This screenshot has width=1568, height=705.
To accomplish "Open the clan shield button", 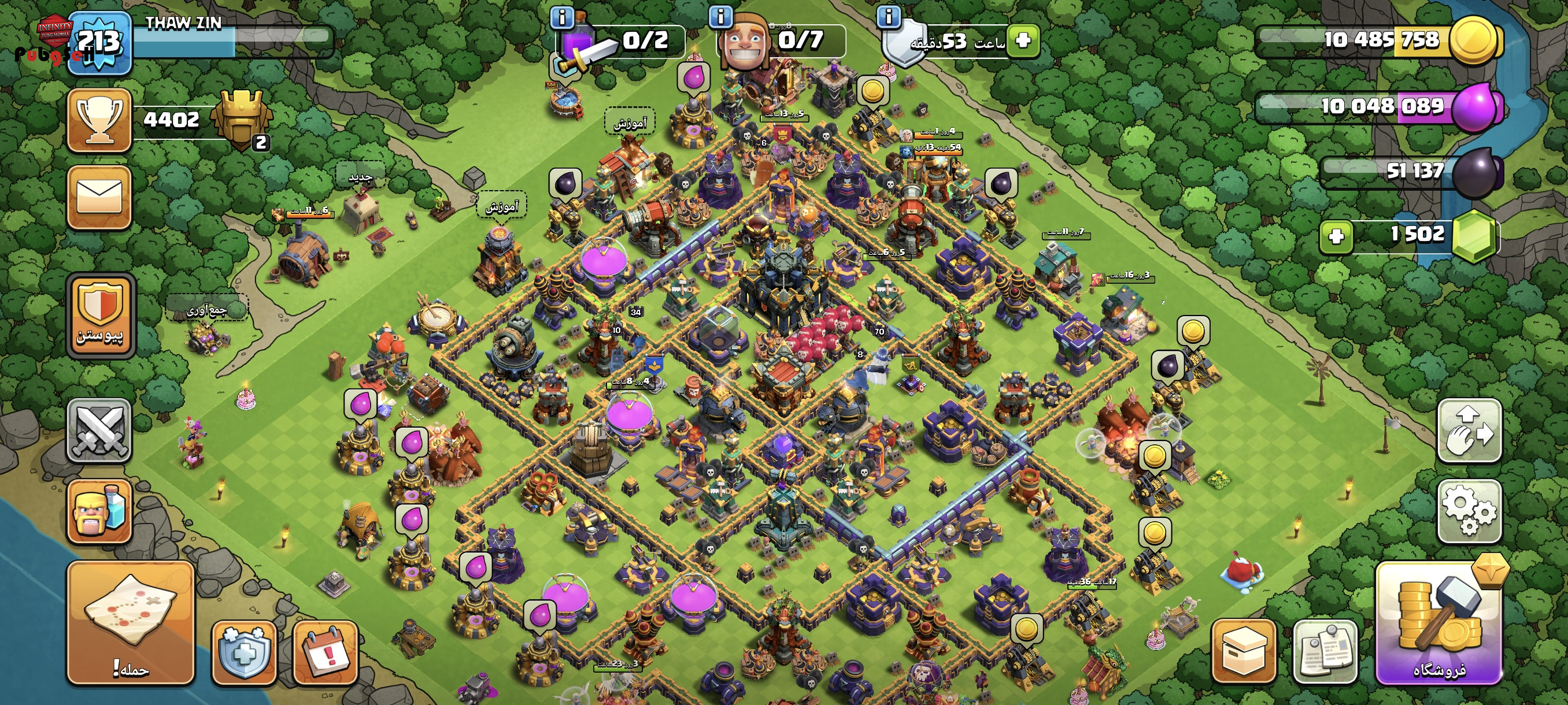I will [100, 315].
